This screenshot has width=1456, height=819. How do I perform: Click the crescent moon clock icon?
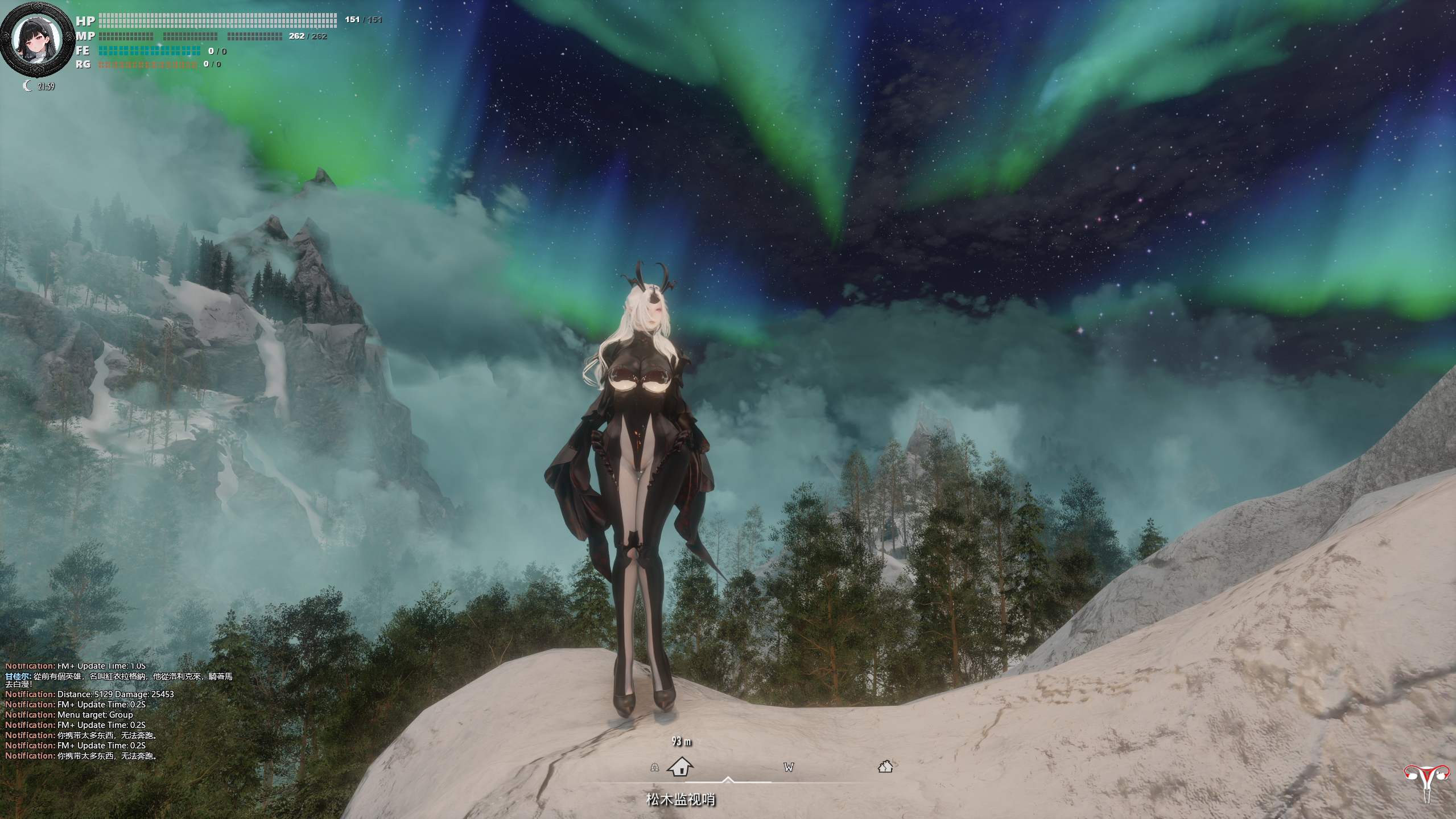click(27, 86)
